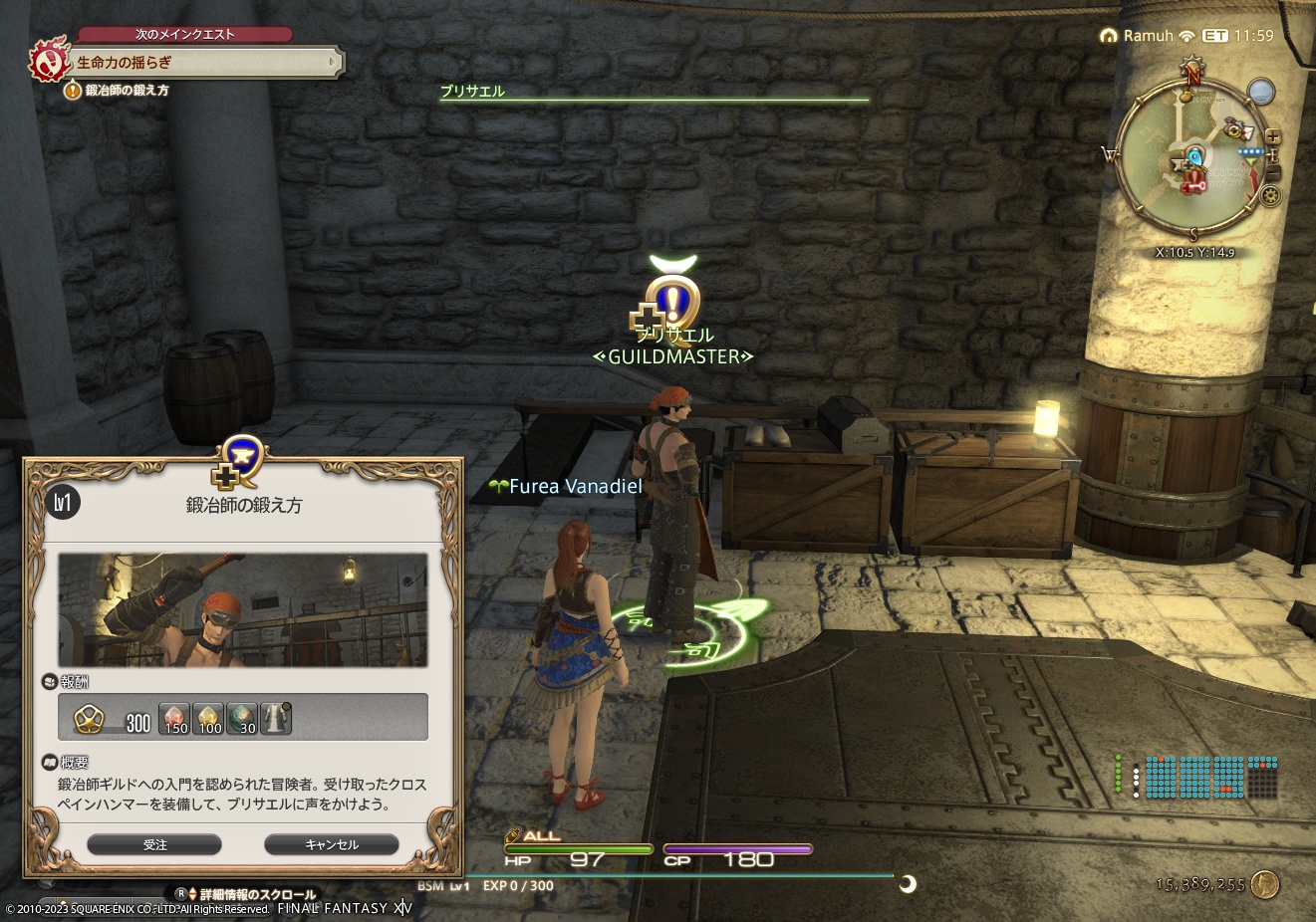Click the wind shard reward showing 30
The width and height of the screenshot is (1316, 922).
(x=243, y=719)
